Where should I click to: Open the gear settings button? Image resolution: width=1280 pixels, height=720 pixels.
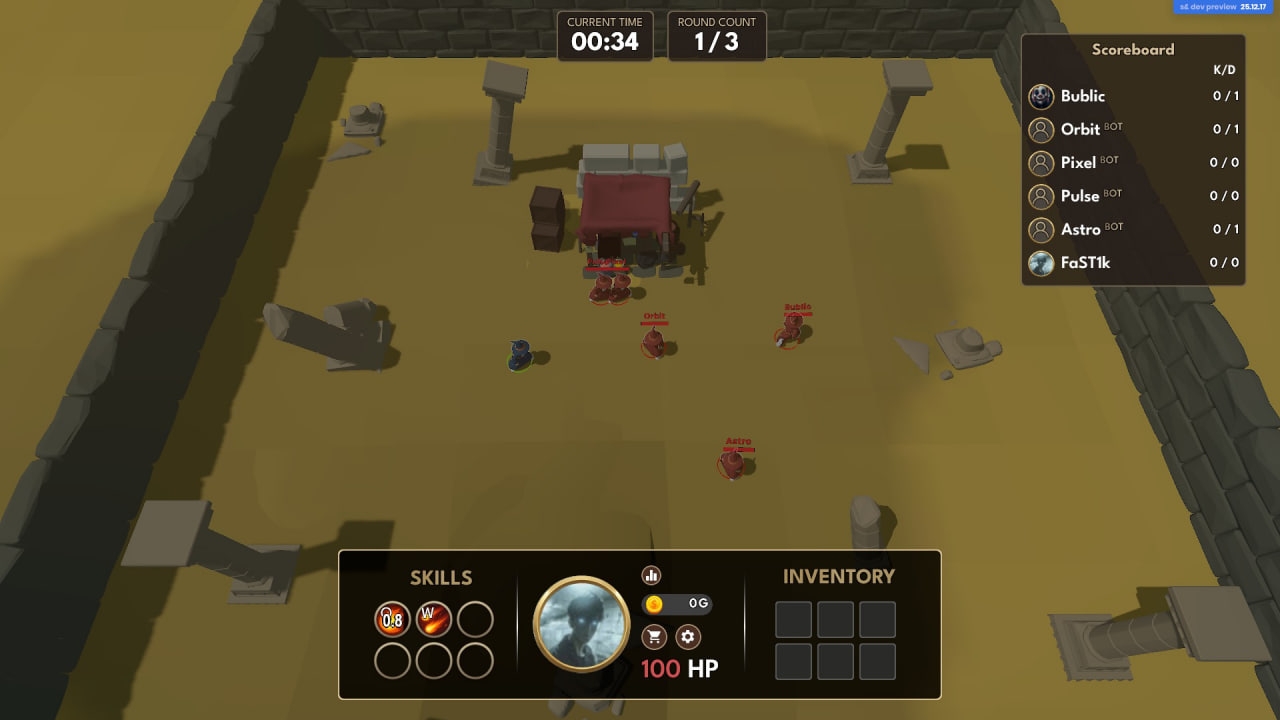(x=687, y=637)
